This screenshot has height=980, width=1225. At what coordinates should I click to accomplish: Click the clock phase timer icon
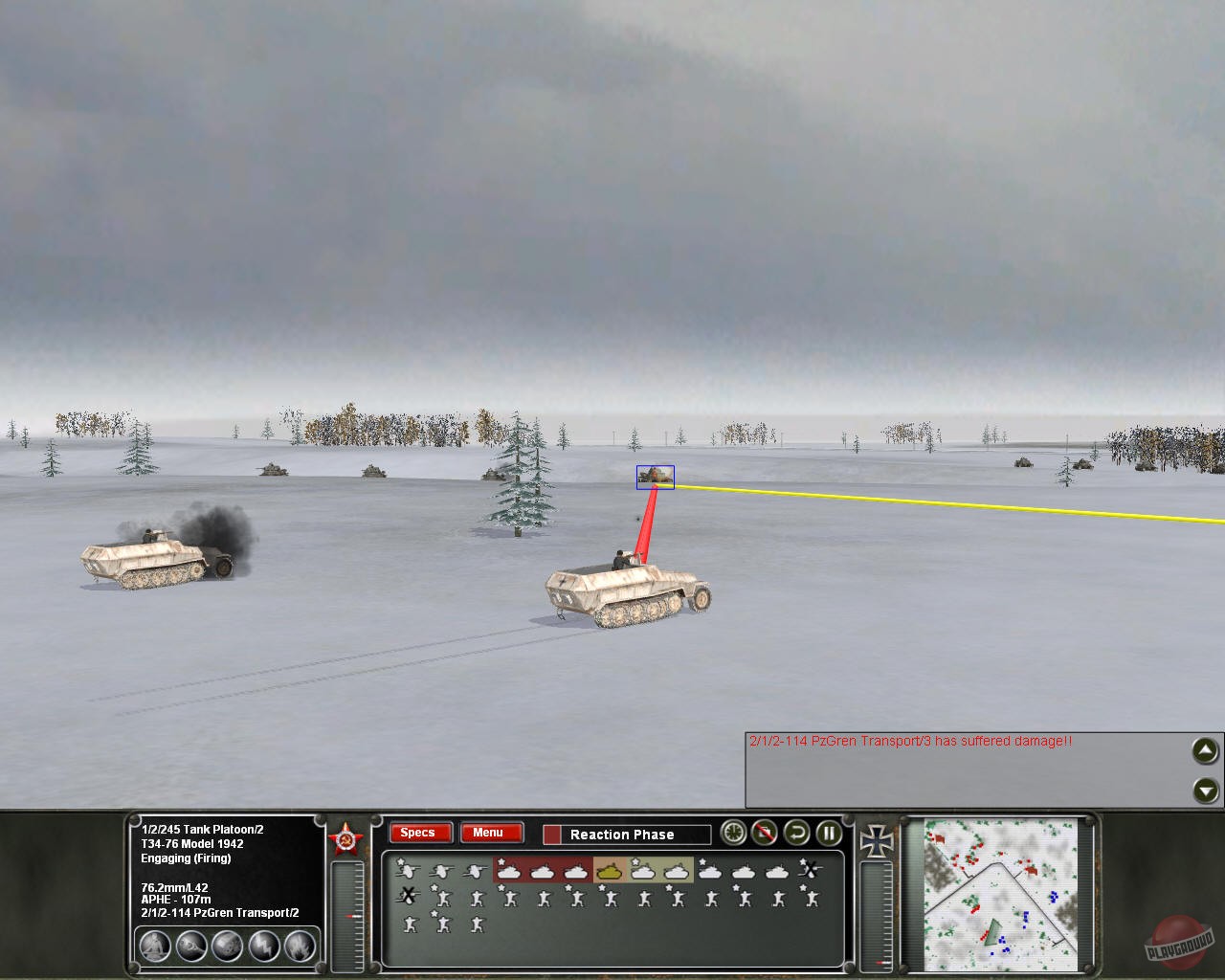[732, 834]
